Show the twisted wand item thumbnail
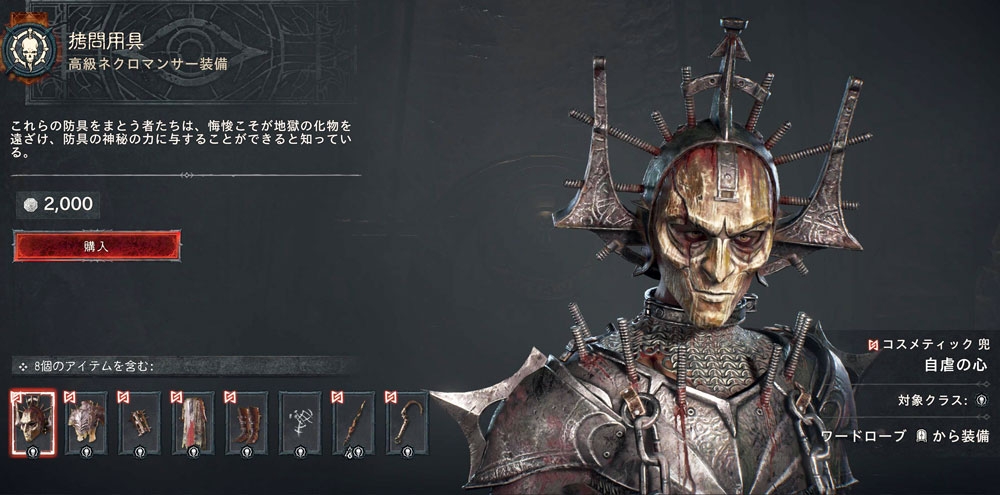 353,422
